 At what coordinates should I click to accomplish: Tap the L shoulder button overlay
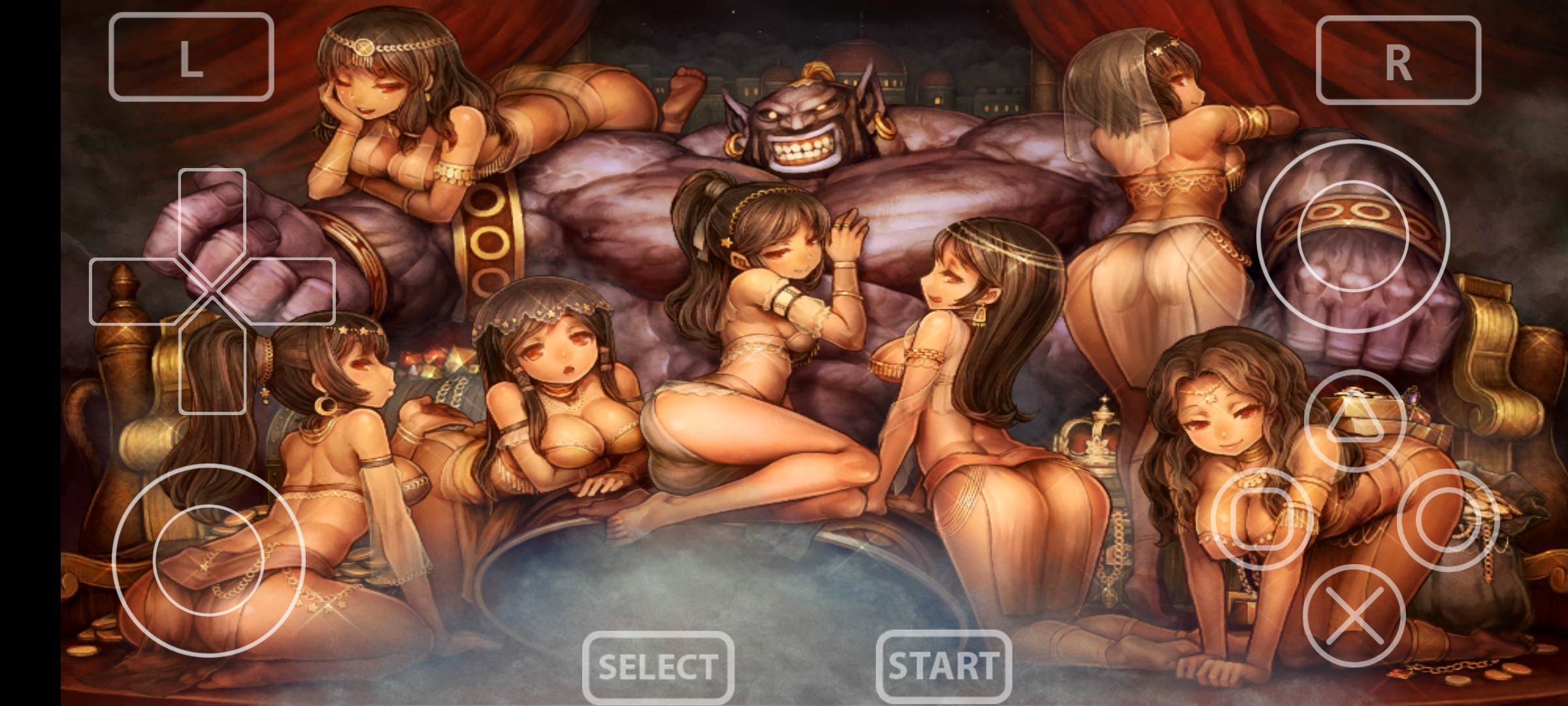tap(191, 58)
